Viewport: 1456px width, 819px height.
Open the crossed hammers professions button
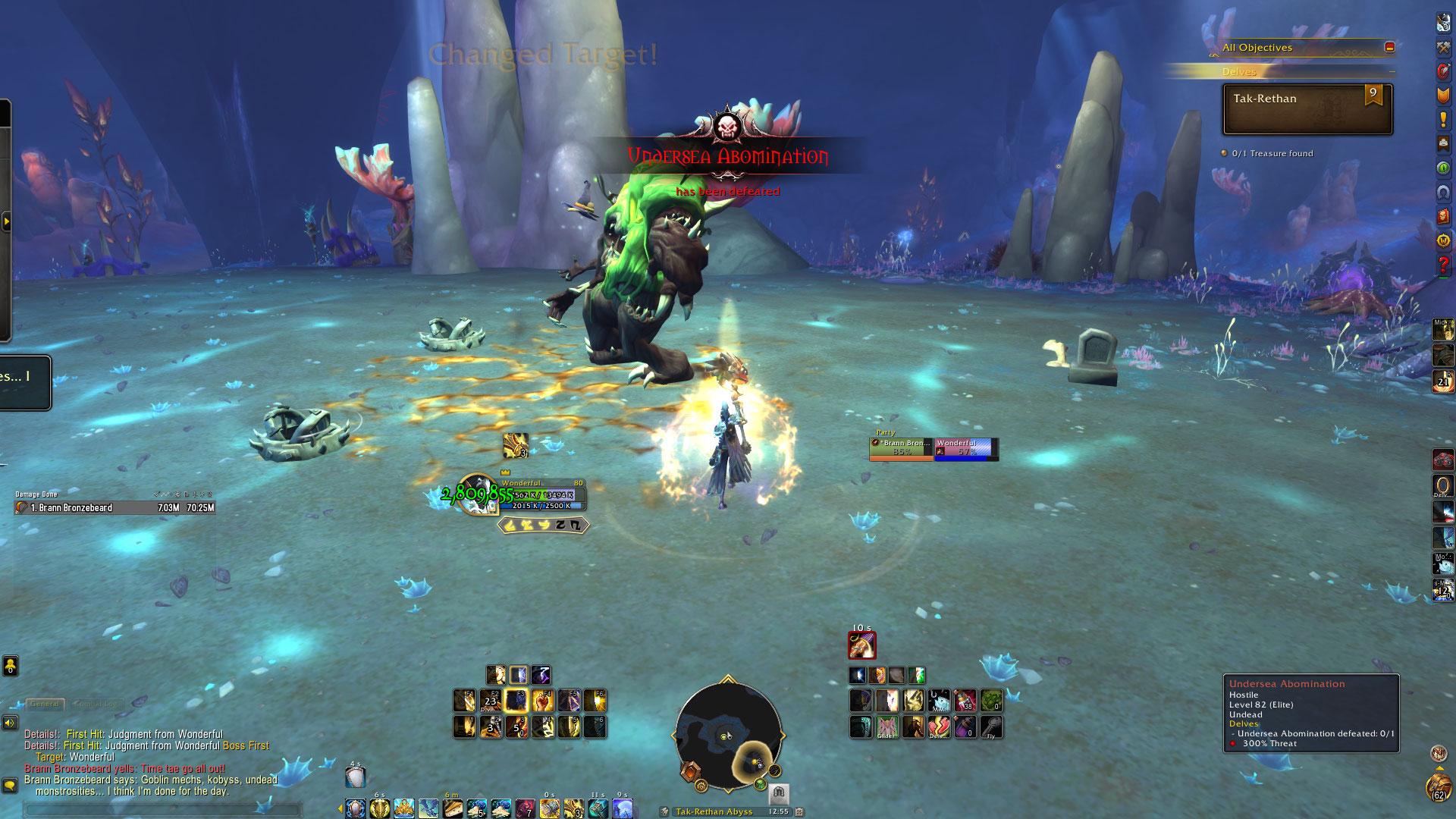[x=1443, y=47]
